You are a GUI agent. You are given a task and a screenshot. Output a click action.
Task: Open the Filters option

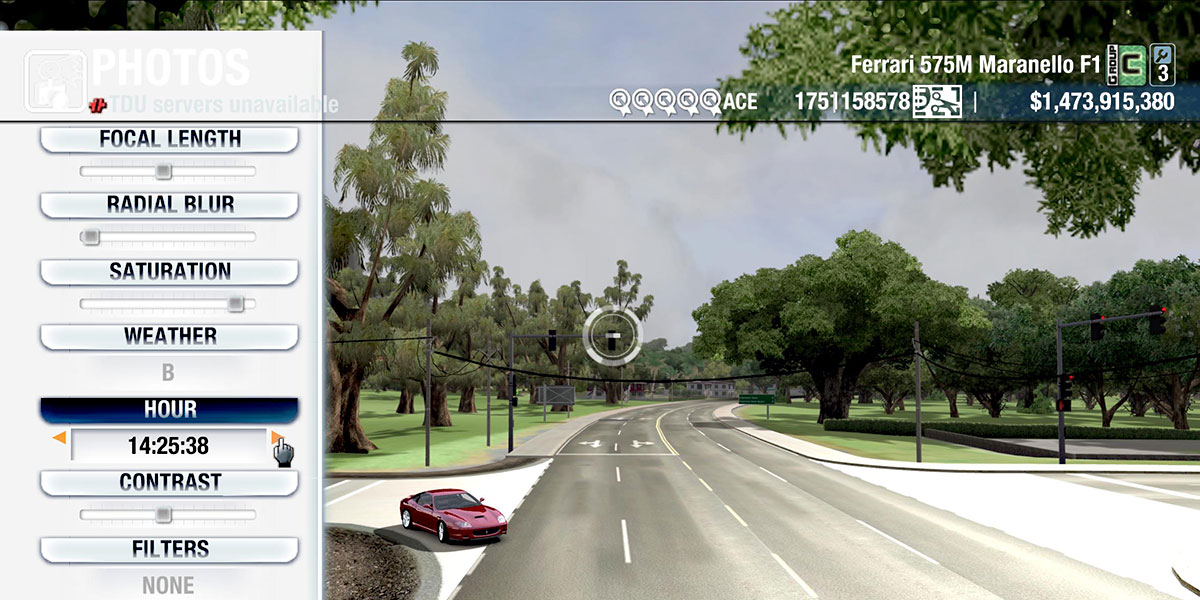tap(169, 549)
